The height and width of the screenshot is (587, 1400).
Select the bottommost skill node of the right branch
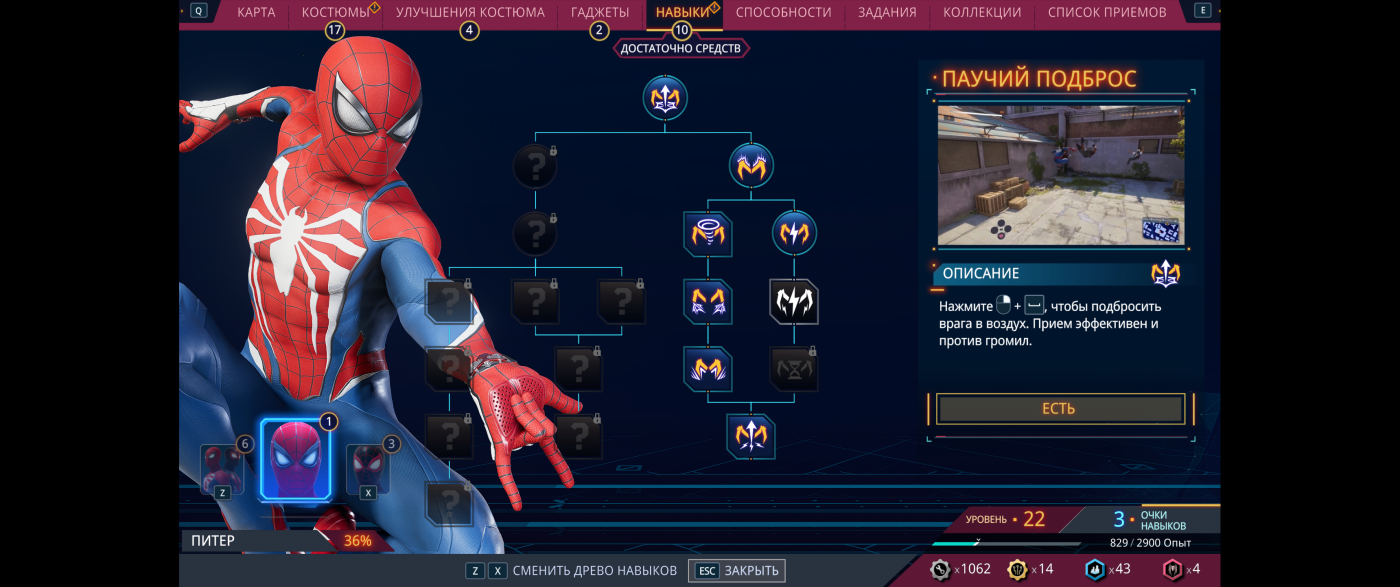point(750,435)
